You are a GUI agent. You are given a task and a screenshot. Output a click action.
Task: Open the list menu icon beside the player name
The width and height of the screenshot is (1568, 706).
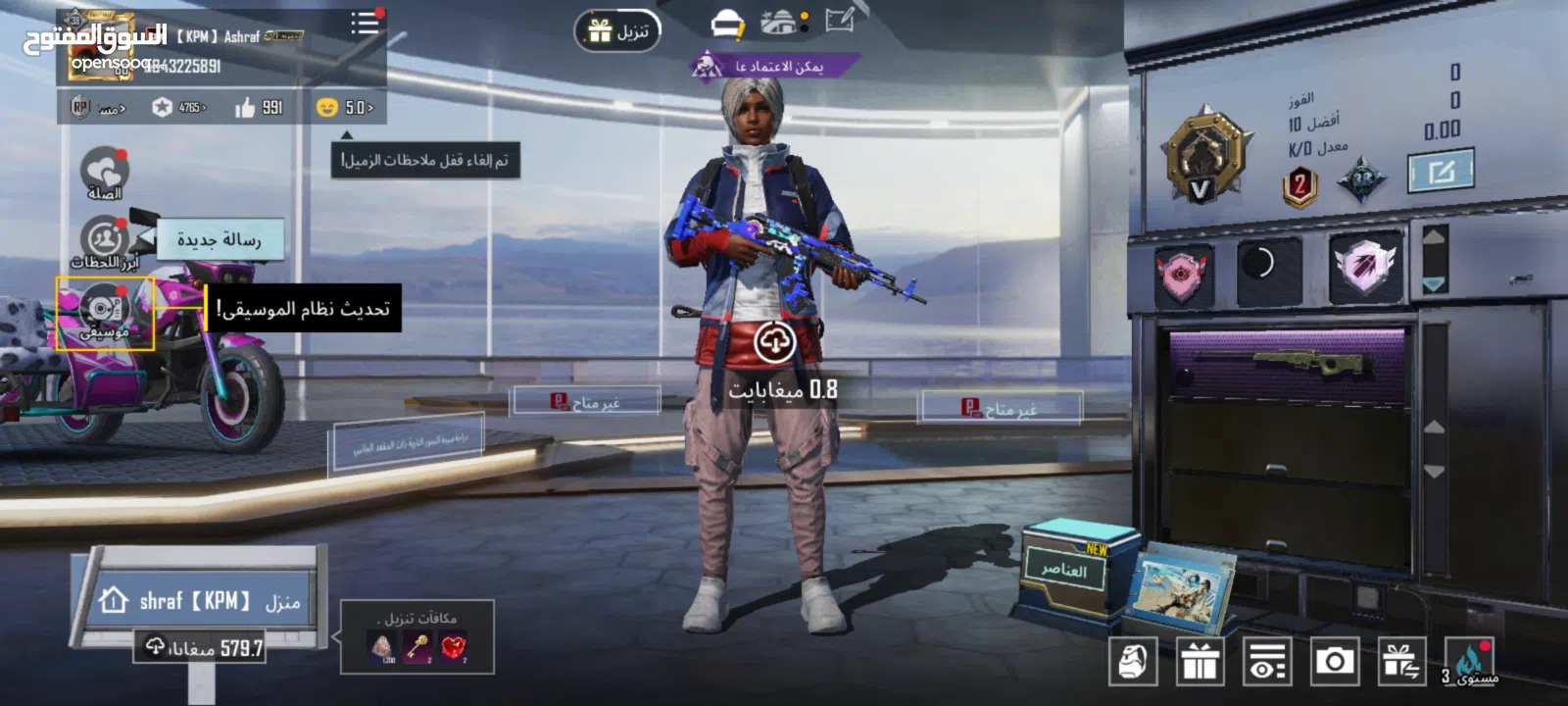[x=366, y=23]
